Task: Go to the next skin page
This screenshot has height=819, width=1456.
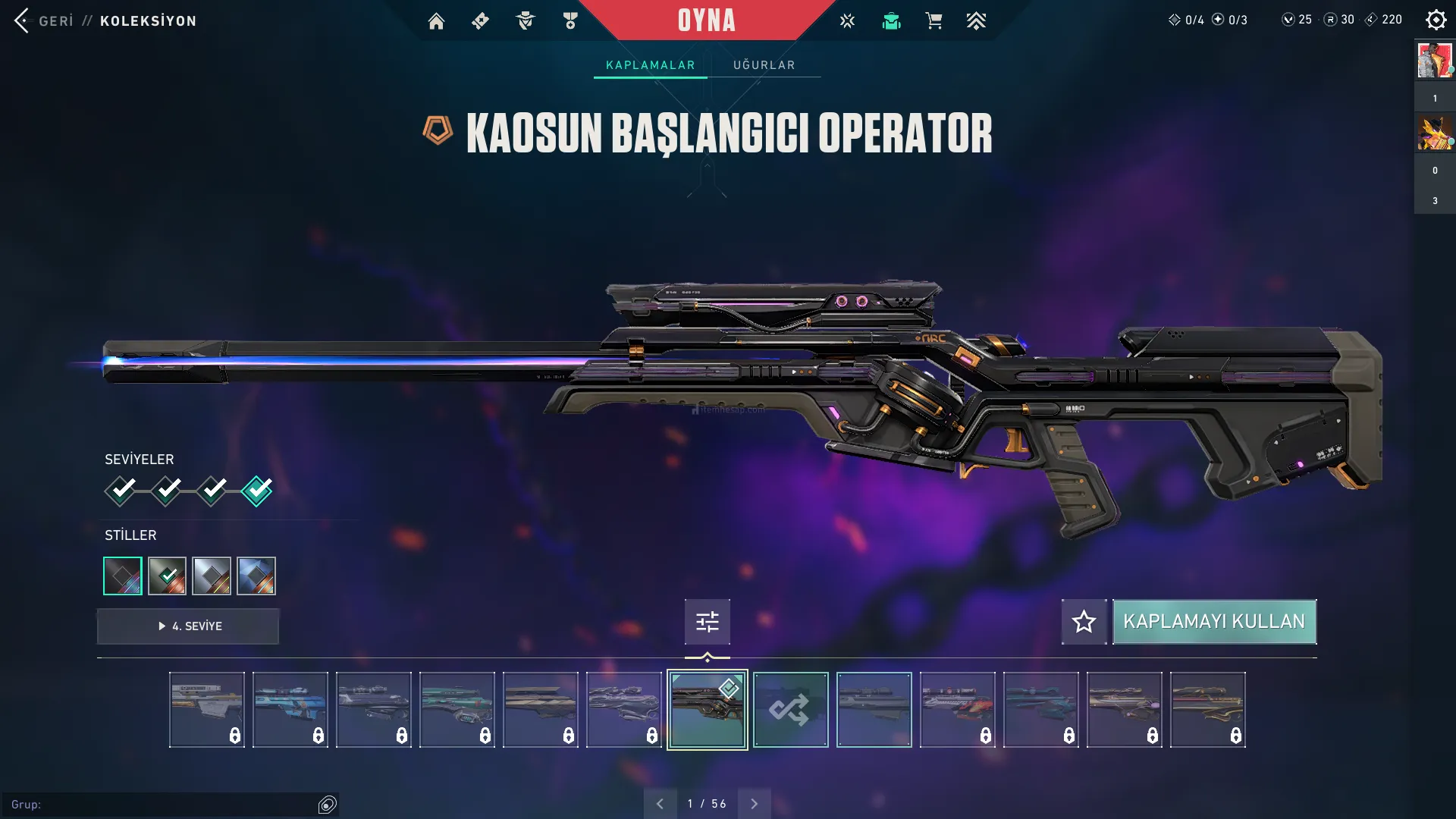Action: [x=754, y=804]
